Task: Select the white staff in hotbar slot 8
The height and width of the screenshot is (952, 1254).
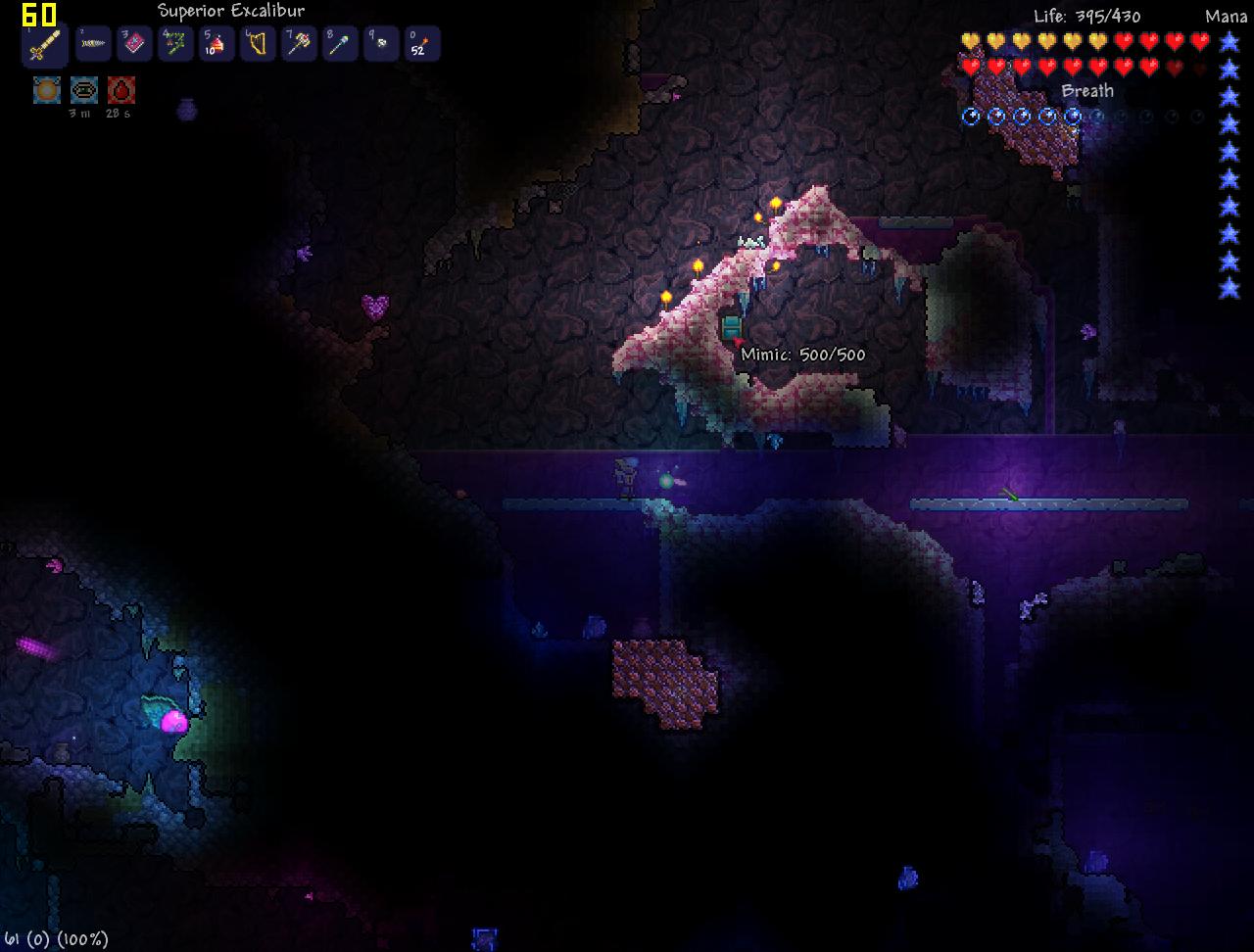Action: coord(340,43)
